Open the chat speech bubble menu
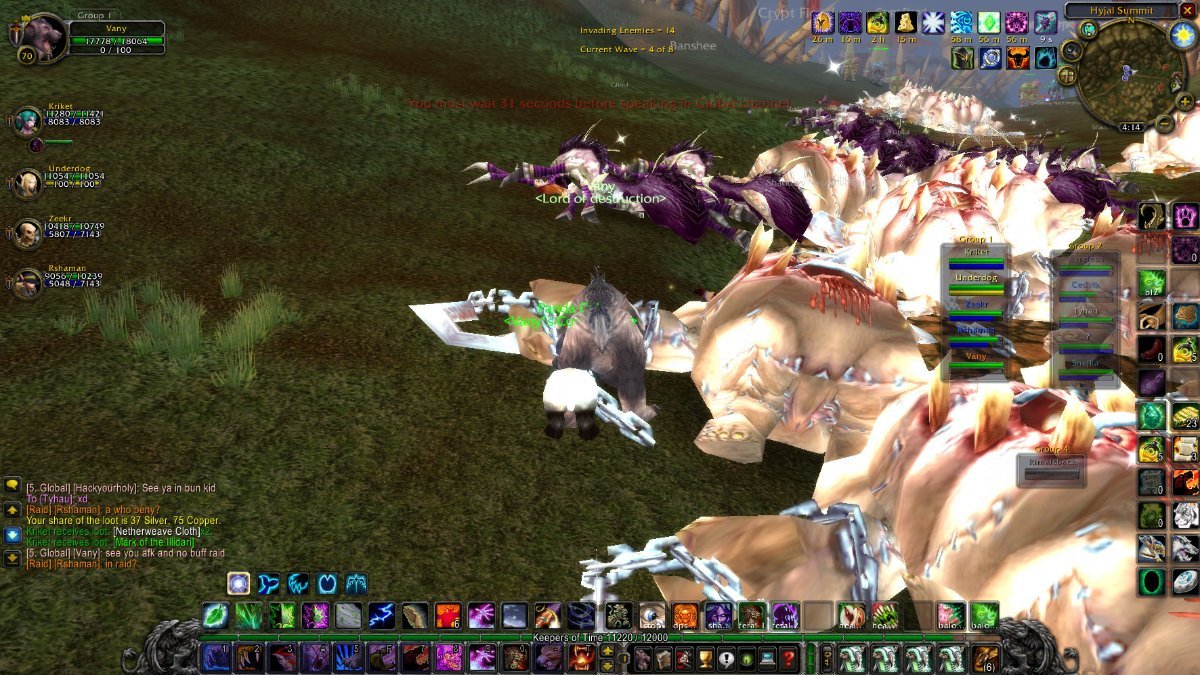 [x=12, y=485]
